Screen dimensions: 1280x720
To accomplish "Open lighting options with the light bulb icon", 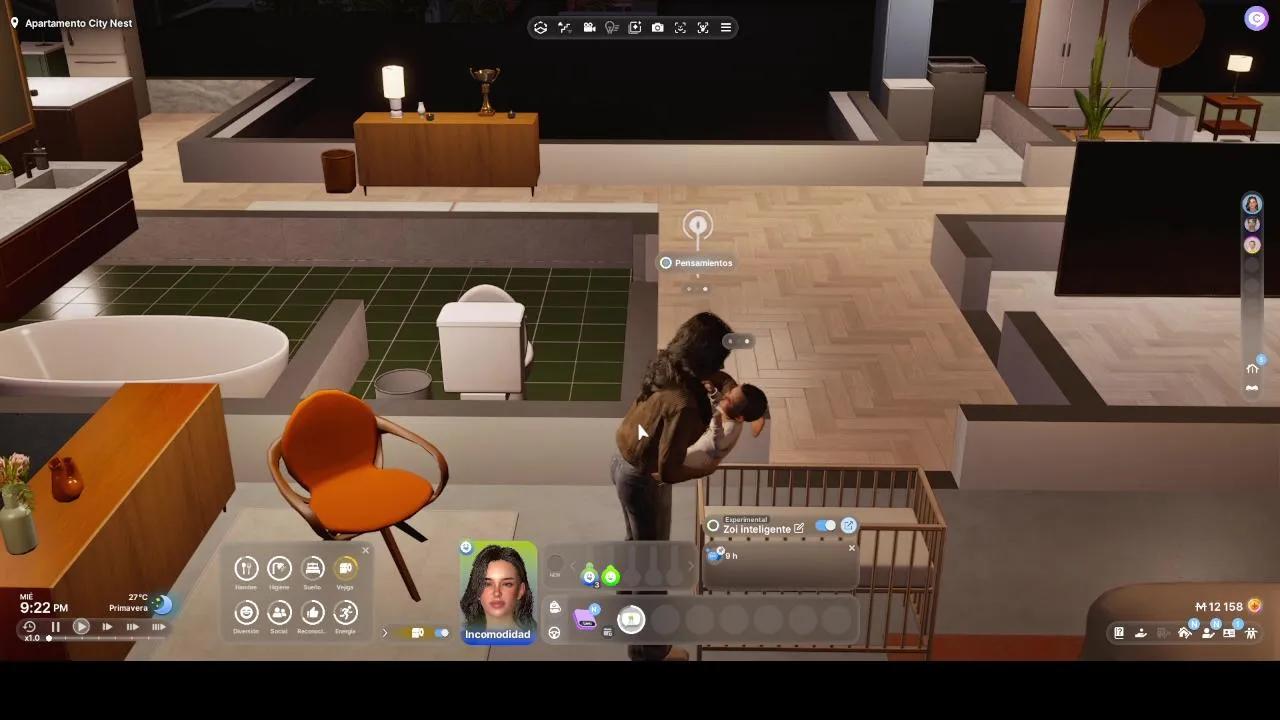I will (612, 27).
